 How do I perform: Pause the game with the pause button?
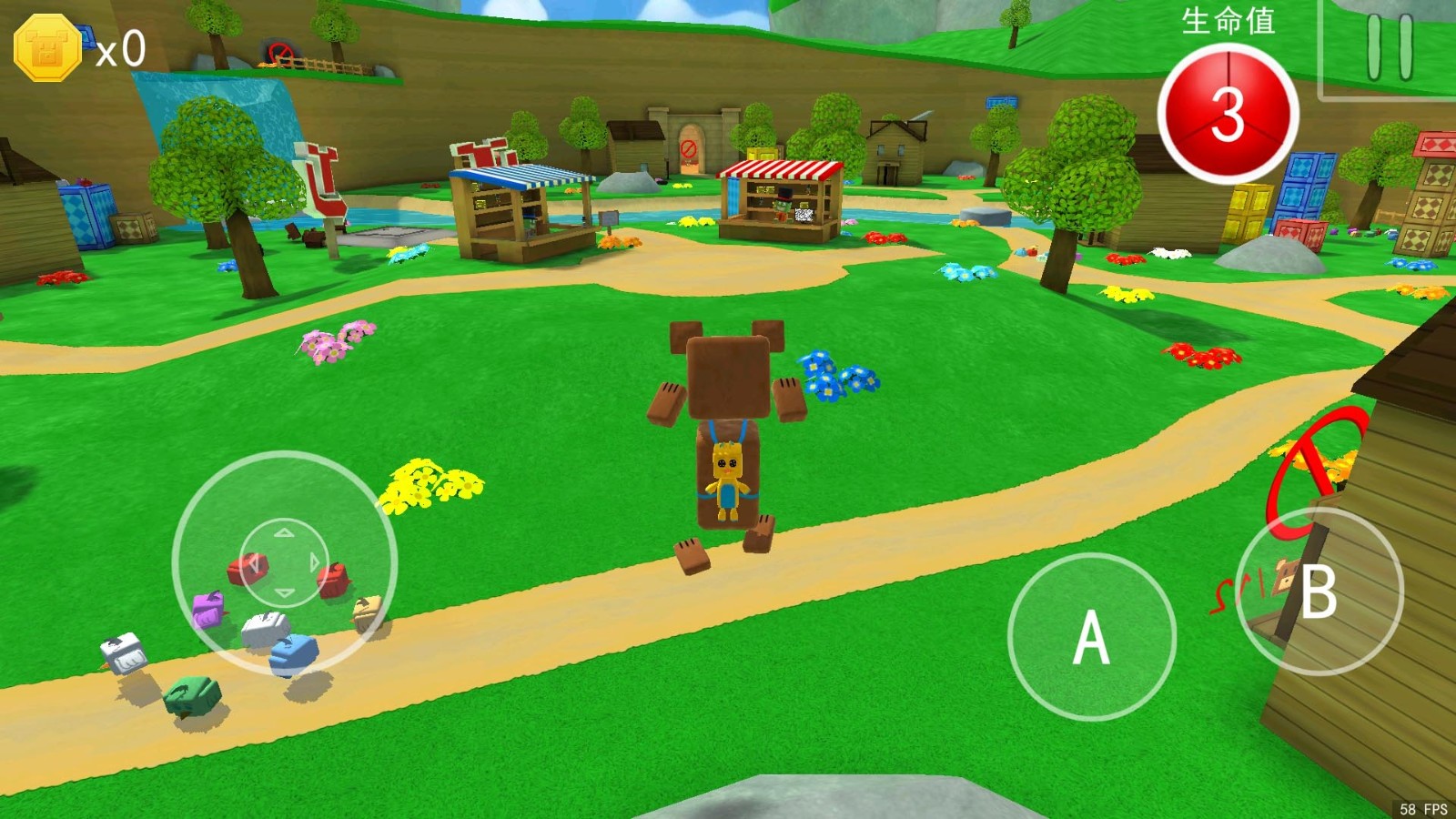point(1390,47)
